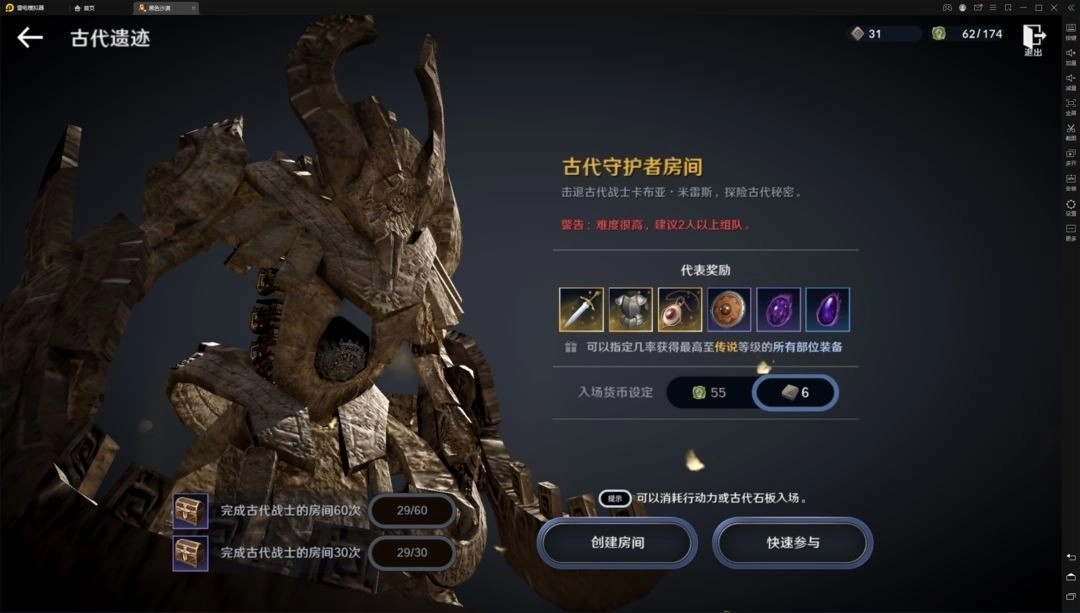Switch to the emulator's 首页 home tab

(85, 8)
